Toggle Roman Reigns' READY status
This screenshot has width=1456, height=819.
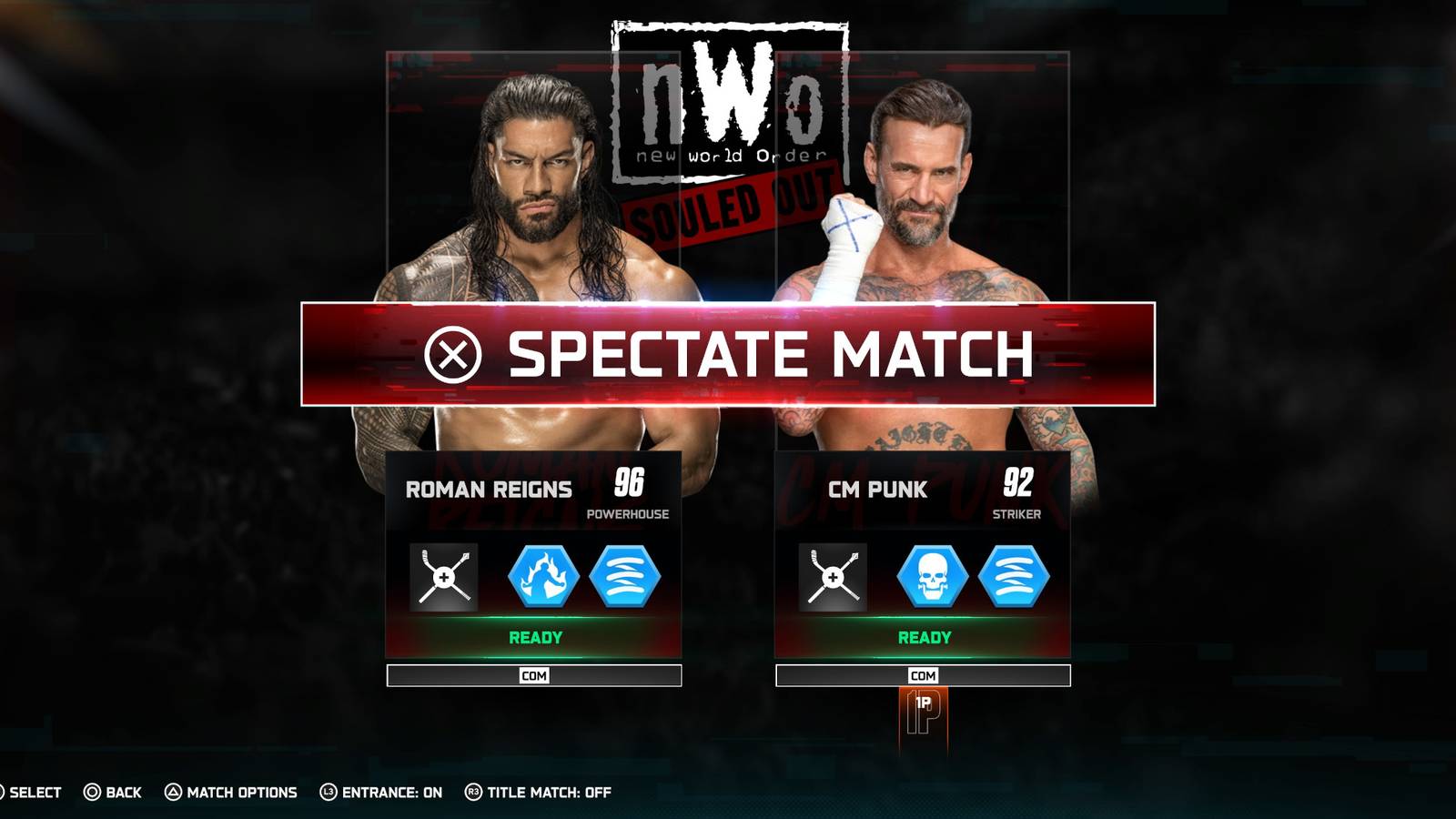(x=533, y=638)
